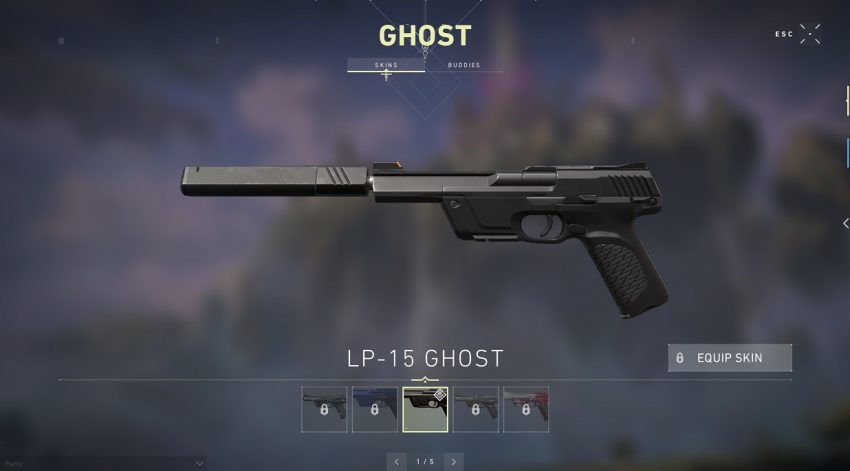Choose the locked red and white Ghost skin
The width and height of the screenshot is (850, 471).
tap(525, 409)
